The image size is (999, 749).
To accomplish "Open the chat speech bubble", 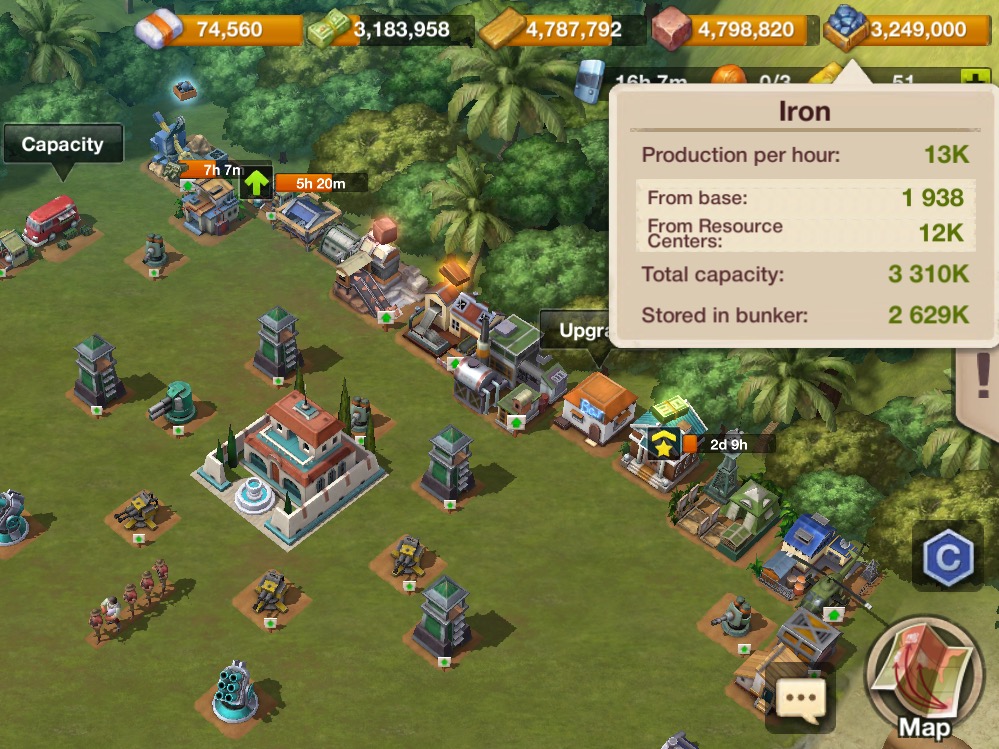I will pos(800,696).
